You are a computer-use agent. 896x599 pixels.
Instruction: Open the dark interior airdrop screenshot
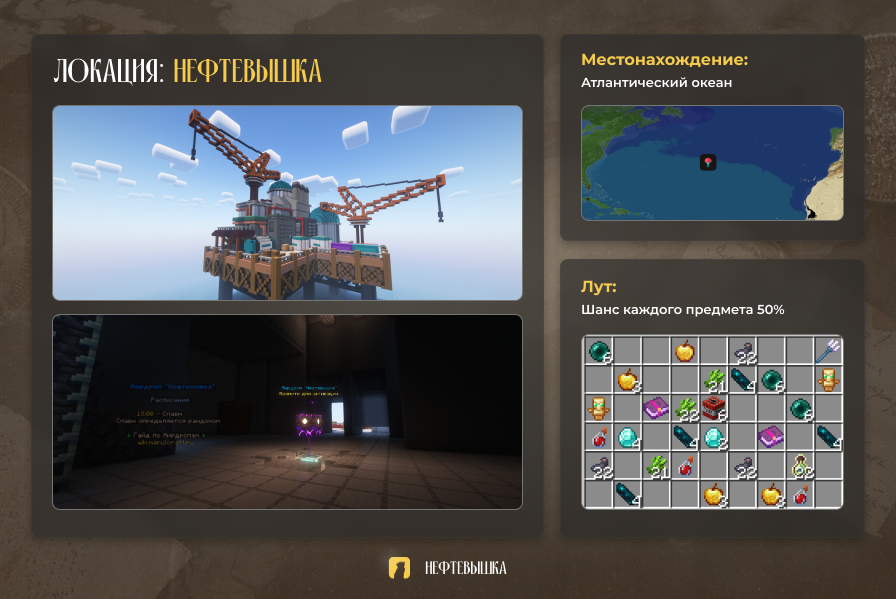click(287, 412)
